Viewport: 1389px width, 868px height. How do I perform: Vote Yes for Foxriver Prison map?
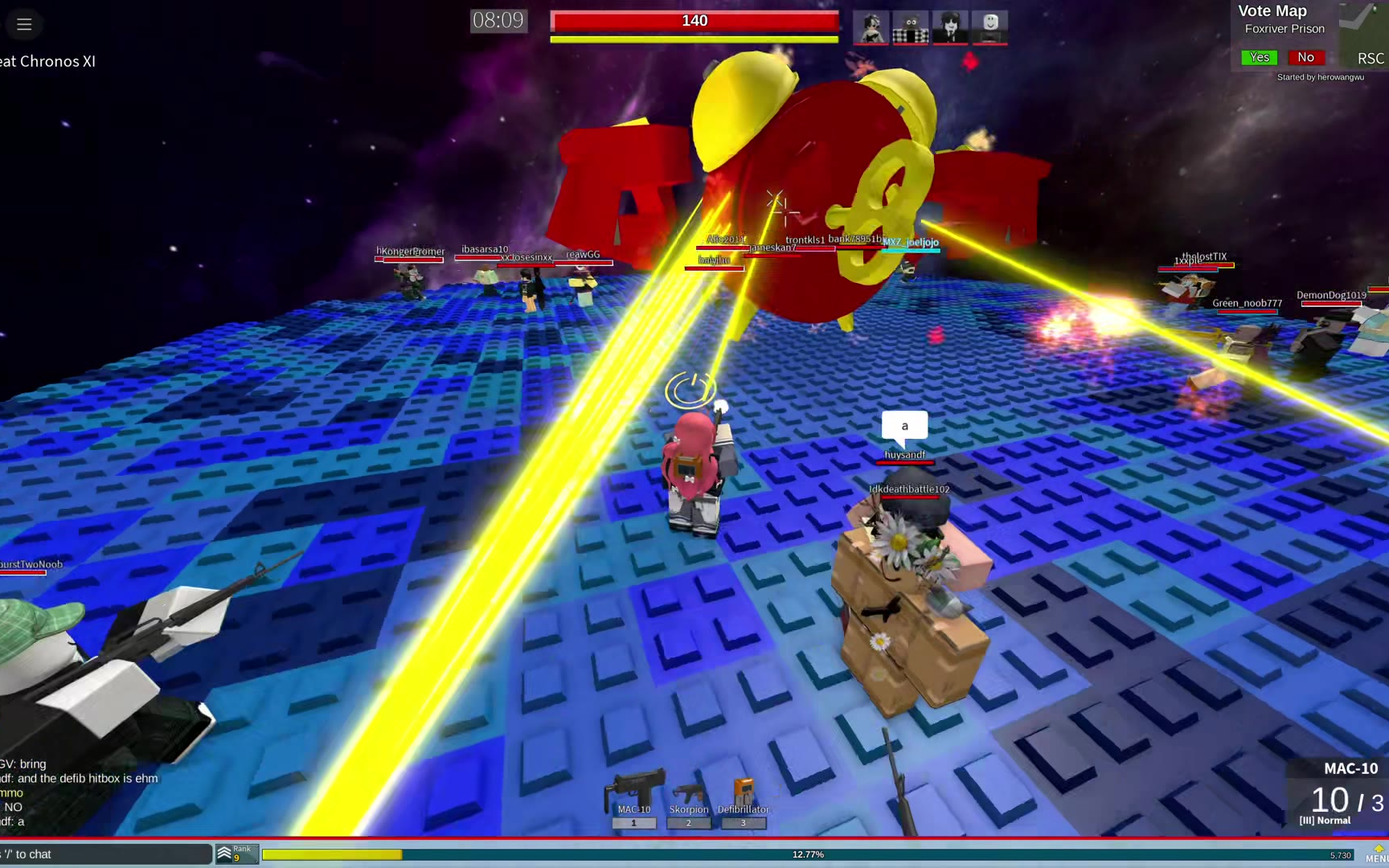coord(1259,57)
